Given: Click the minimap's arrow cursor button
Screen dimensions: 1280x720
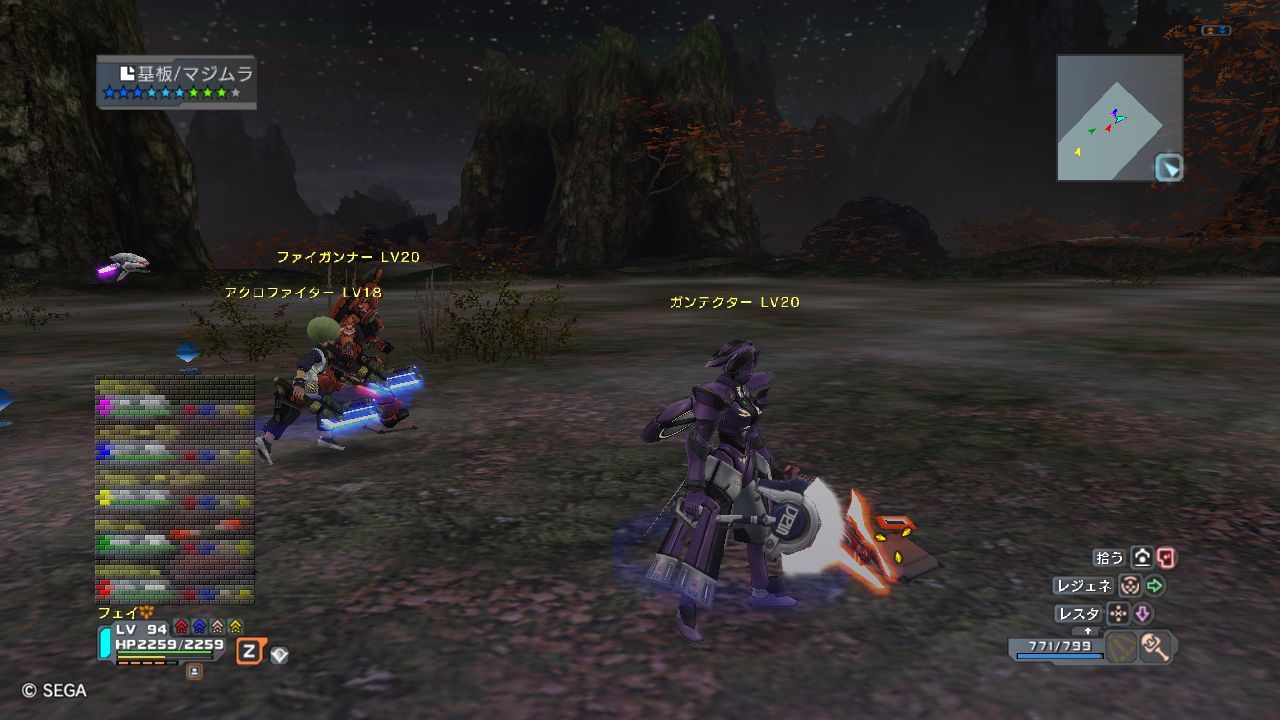Looking at the screenshot, I should point(1168,167).
